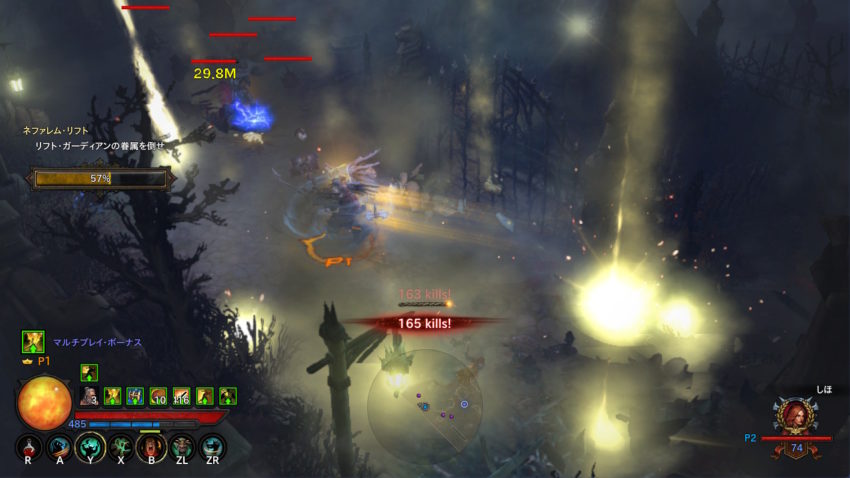This screenshot has height=478, width=850.
Task: Activate the horned mask skill labeled ZL
Action: point(182,446)
